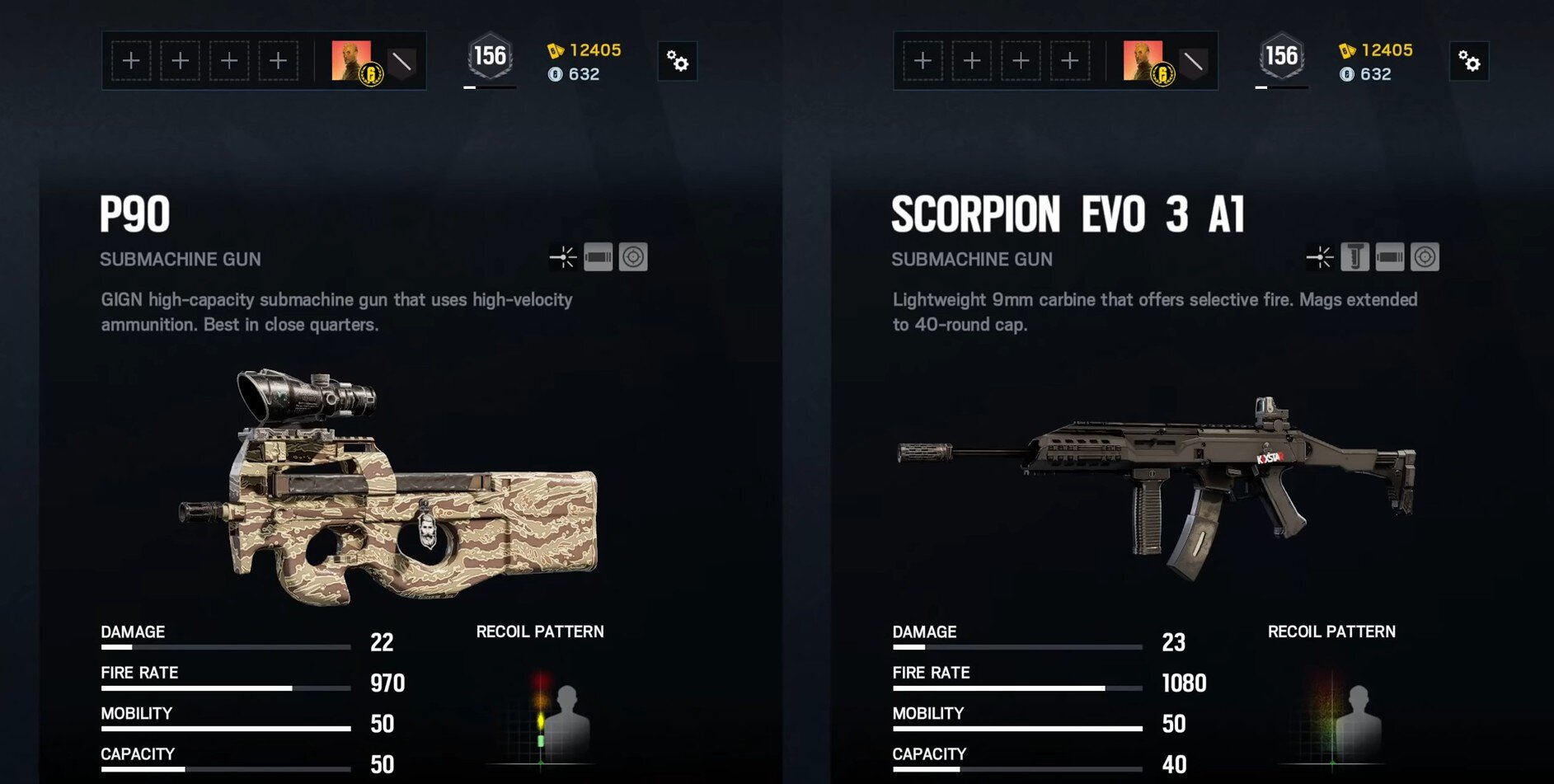Select the Scorpion EVO's vertical grip icon
1554x784 pixels.
1354,257
